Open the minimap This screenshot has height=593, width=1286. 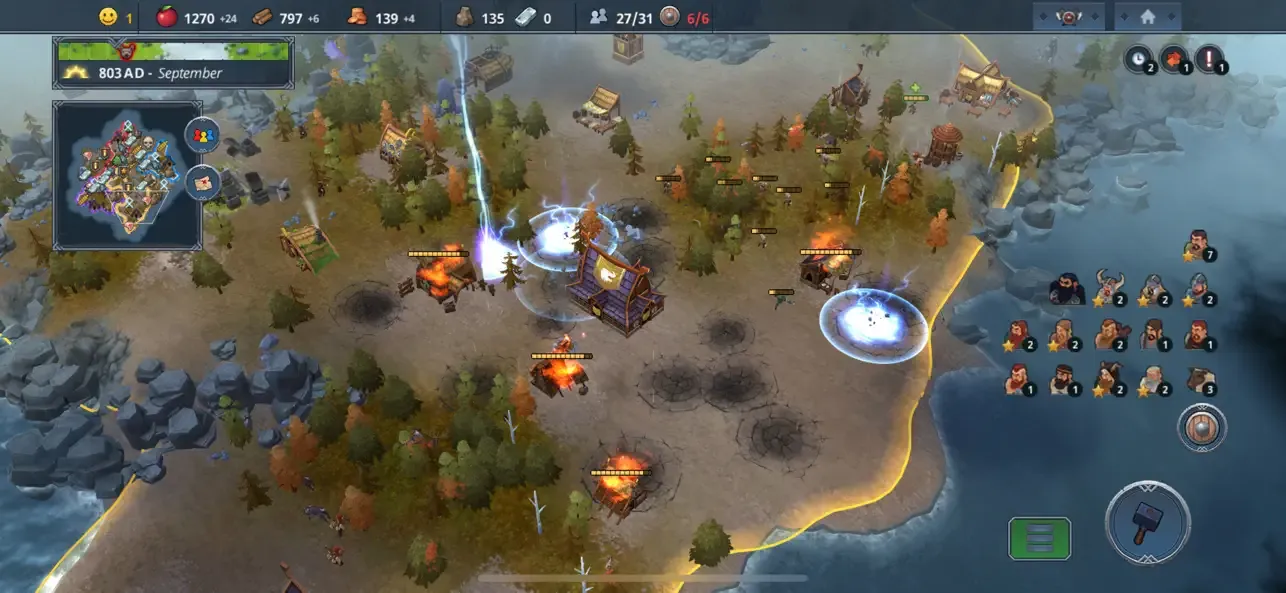[127, 176]
